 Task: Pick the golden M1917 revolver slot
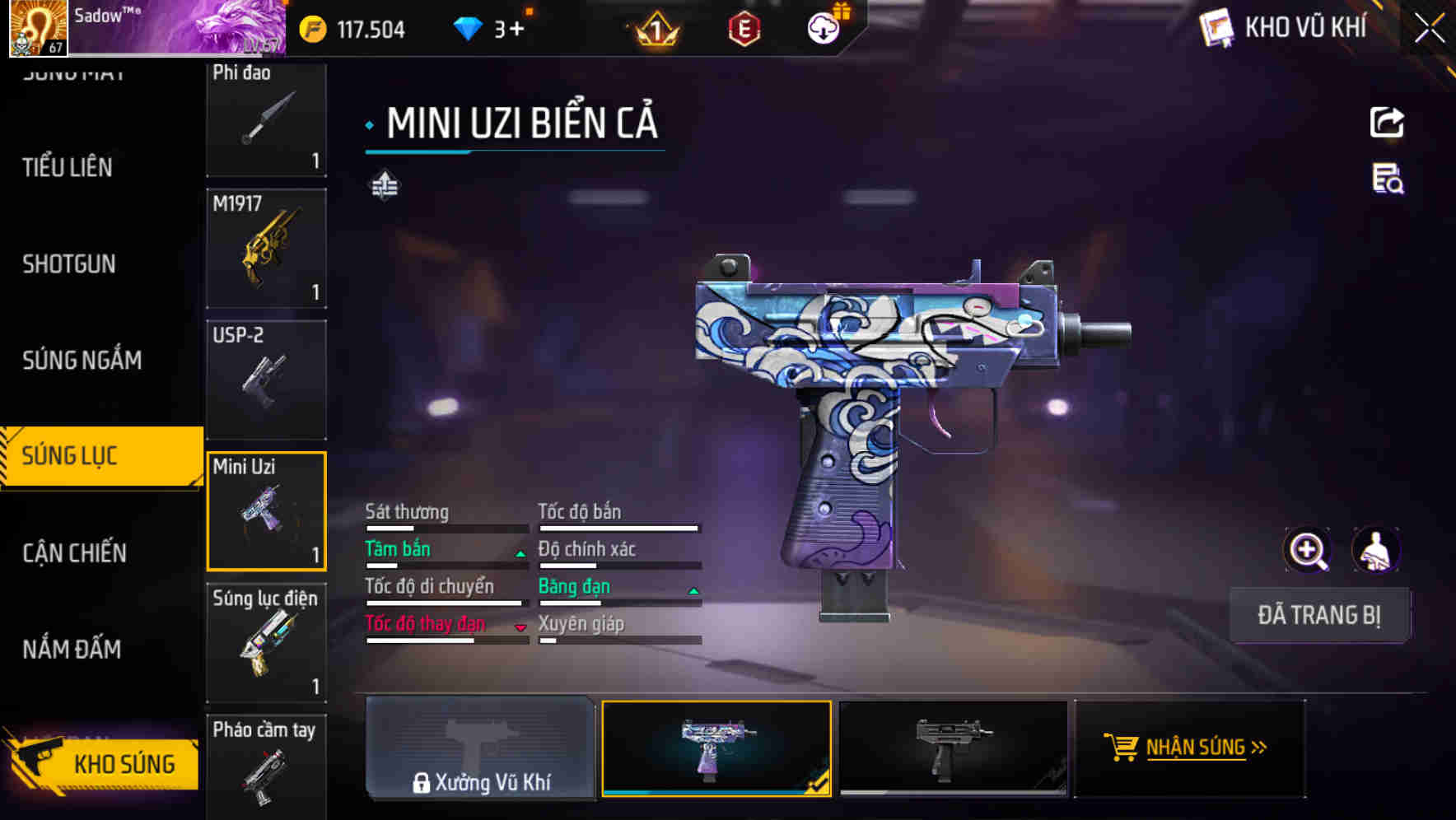tap(266, 248)
